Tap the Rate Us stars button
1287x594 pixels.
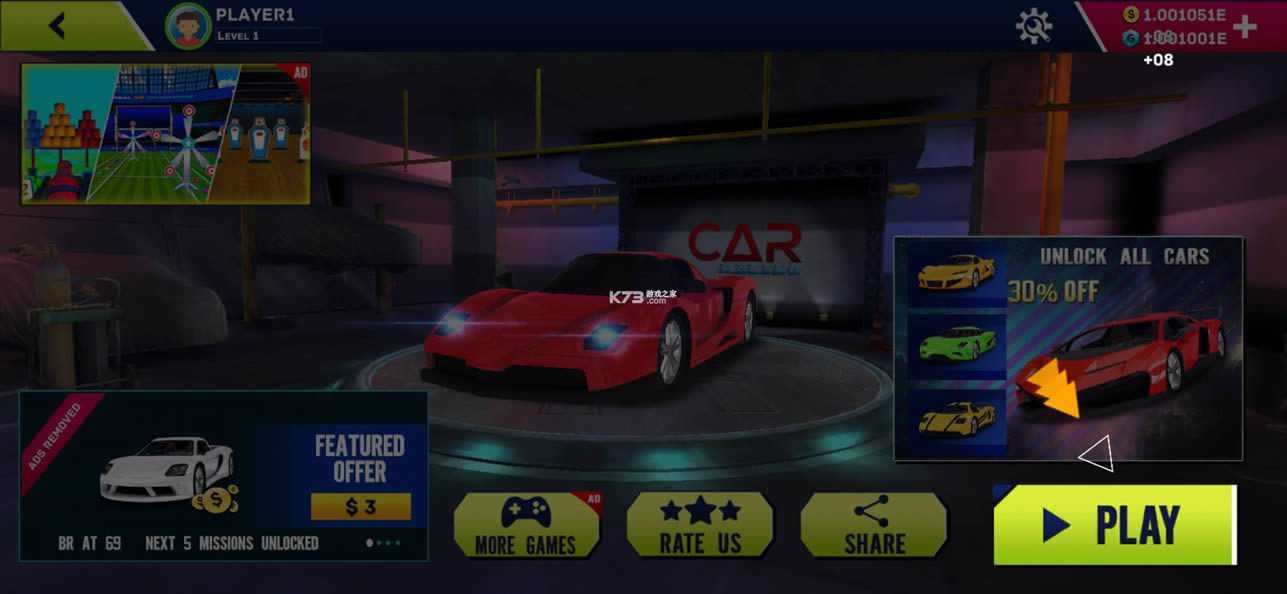[x=700, y=525]
